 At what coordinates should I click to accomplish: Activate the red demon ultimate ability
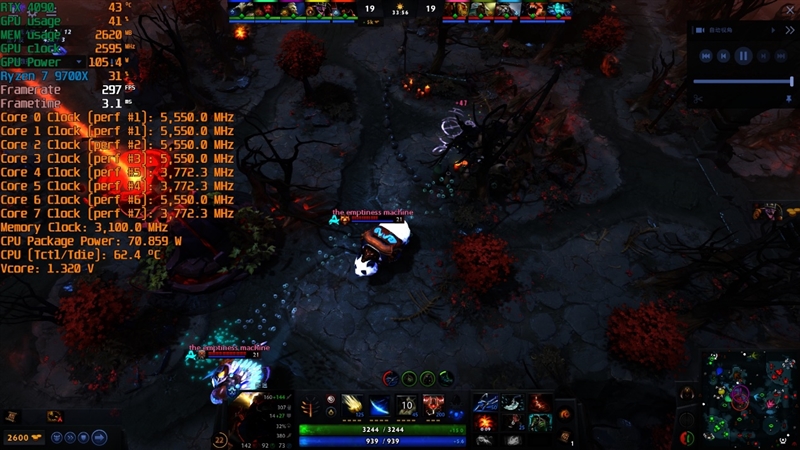click(x=434, y=404)
